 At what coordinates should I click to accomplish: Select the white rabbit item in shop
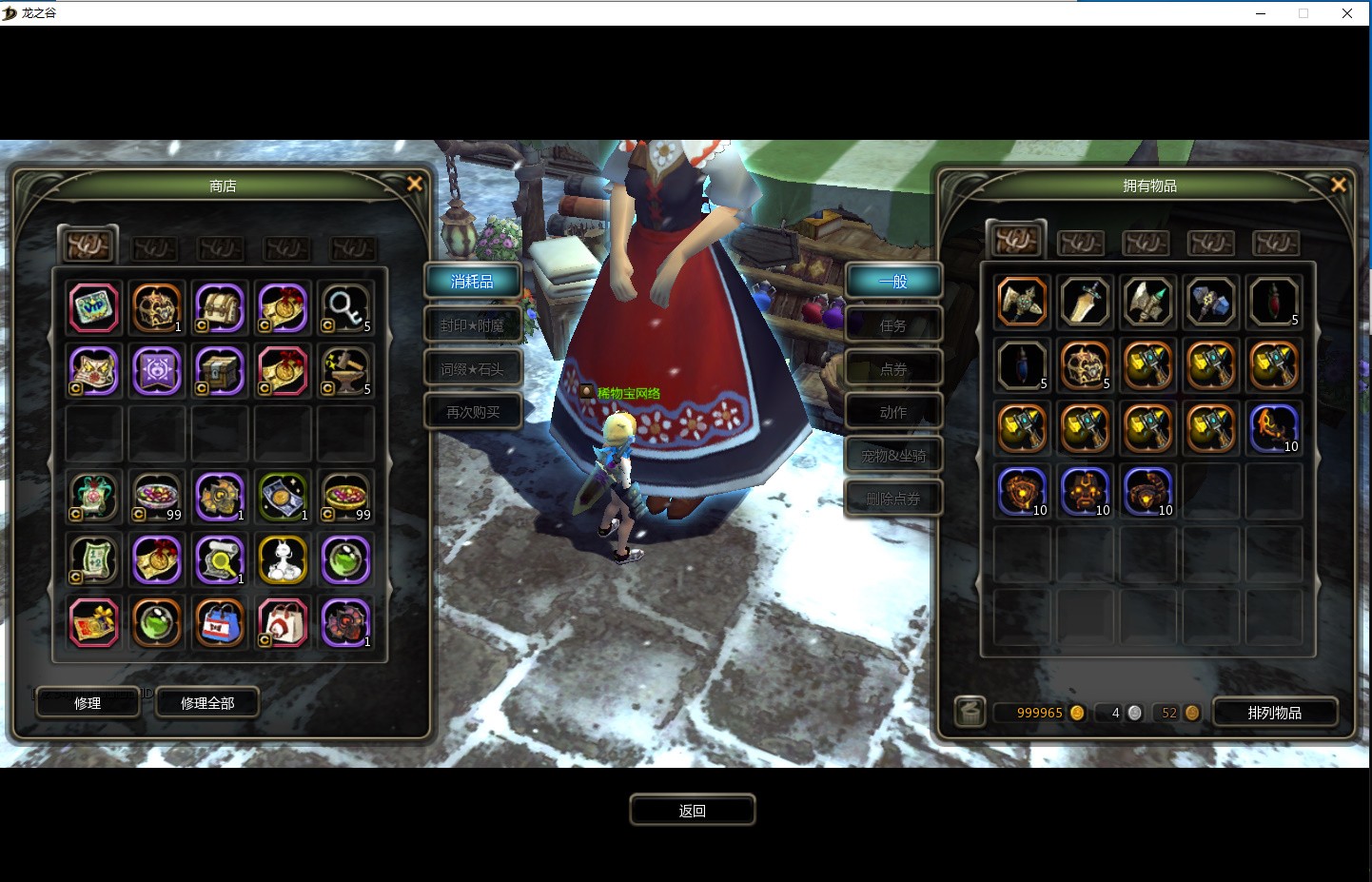283,559
